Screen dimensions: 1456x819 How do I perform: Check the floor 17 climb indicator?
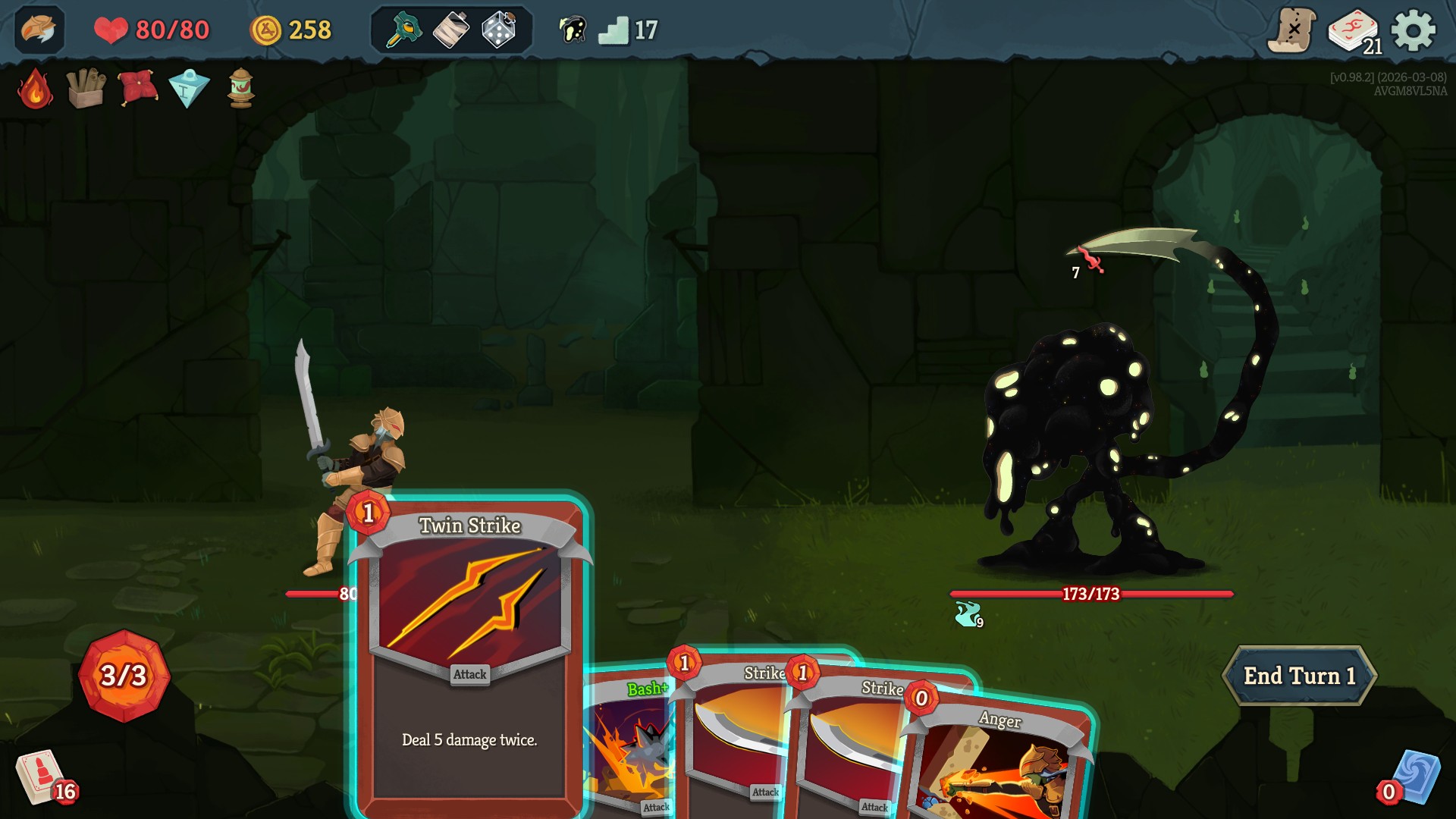pyautogui.click(x=614, y=31)
